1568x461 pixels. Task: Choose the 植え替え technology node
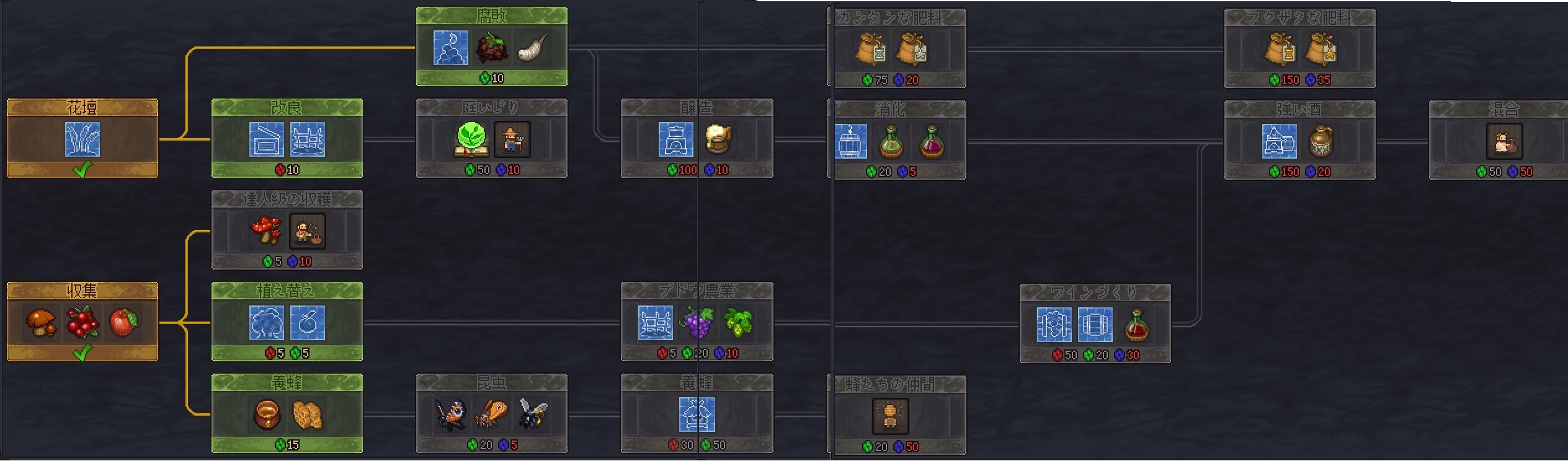tap(287, 322)
